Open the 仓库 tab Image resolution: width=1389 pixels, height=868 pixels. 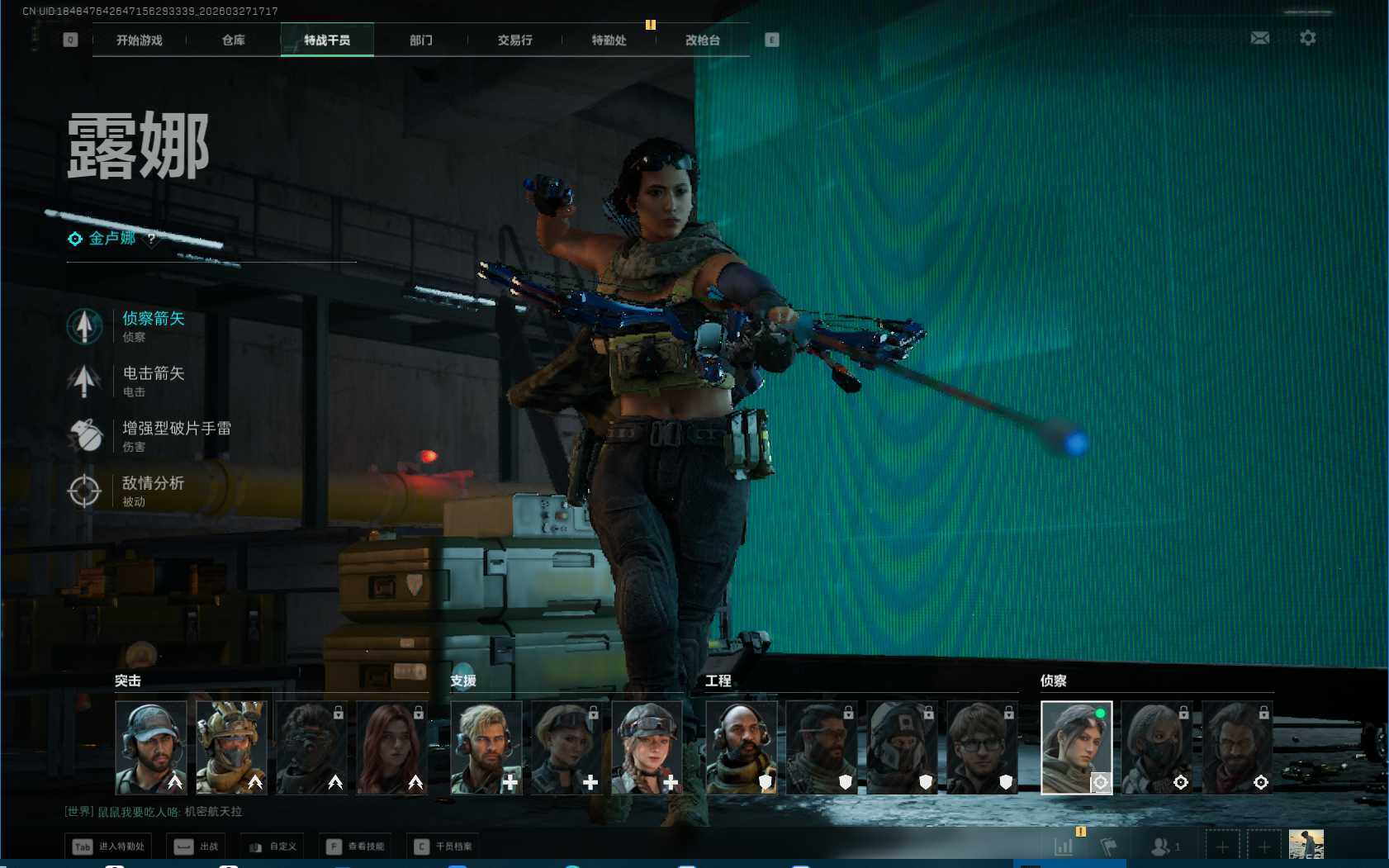[233, 40]
